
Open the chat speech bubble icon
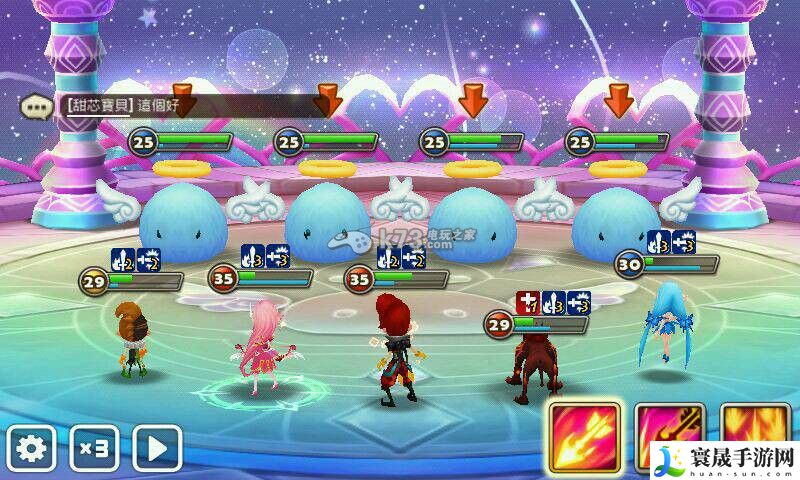(37, 104)
